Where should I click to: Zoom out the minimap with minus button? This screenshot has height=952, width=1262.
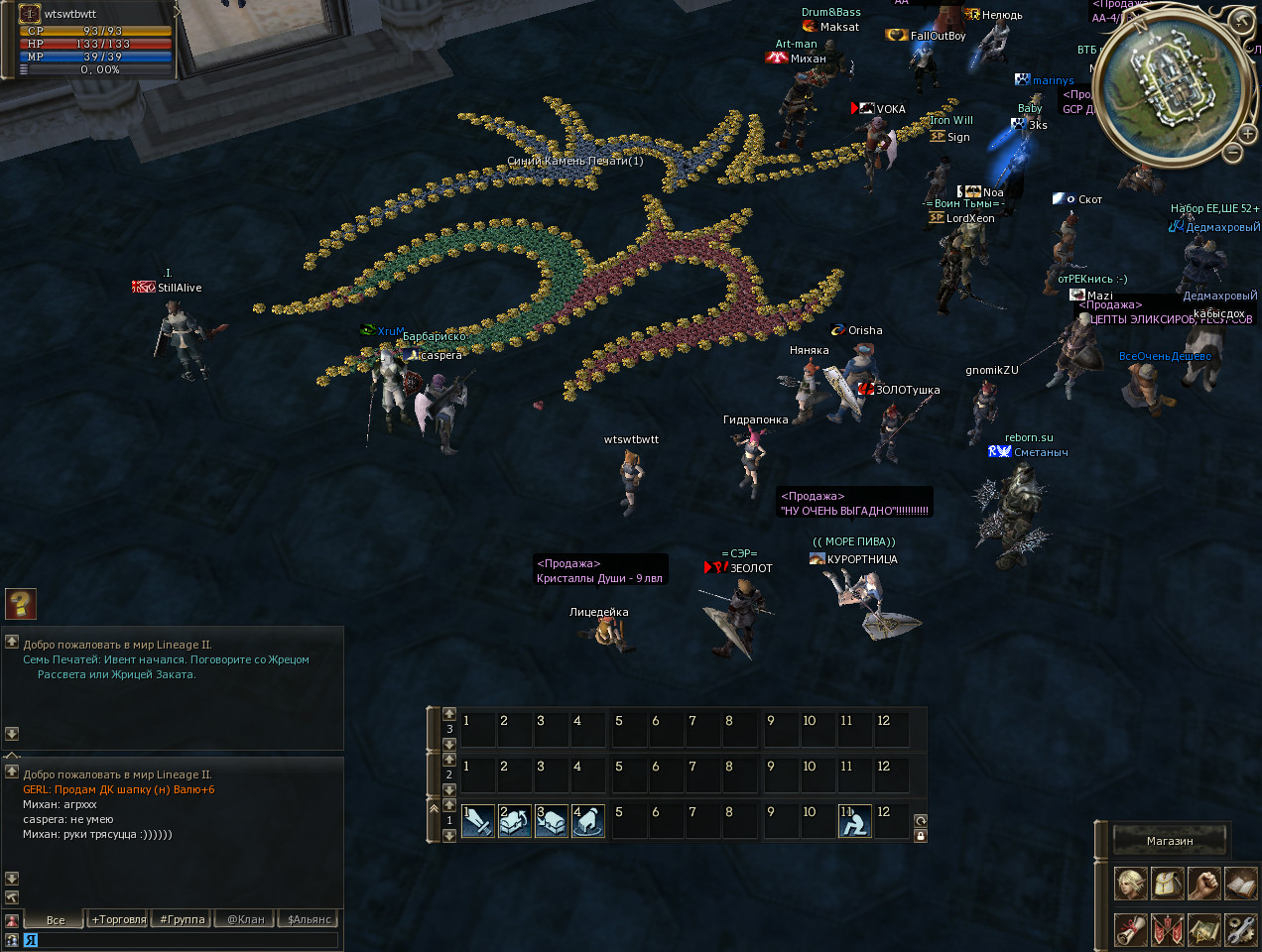(x=1232, y=153)
